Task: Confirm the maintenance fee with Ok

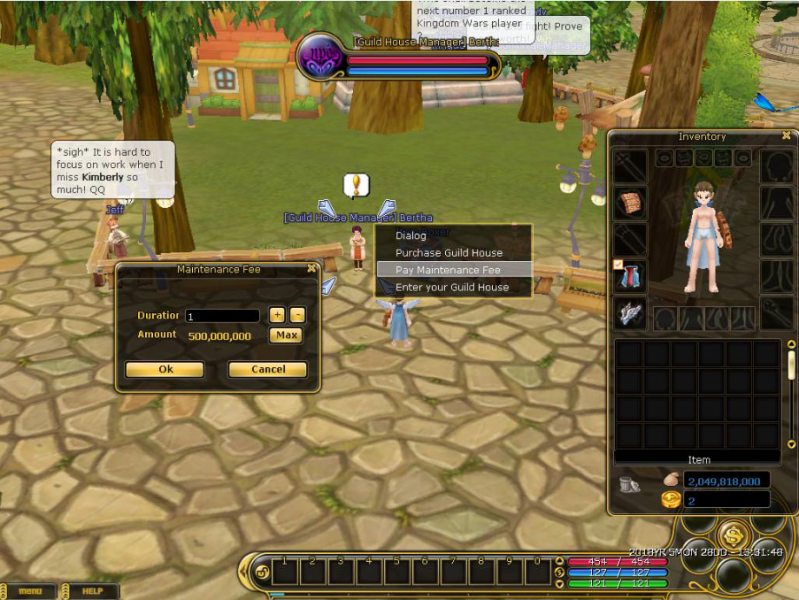Action: 165,369
